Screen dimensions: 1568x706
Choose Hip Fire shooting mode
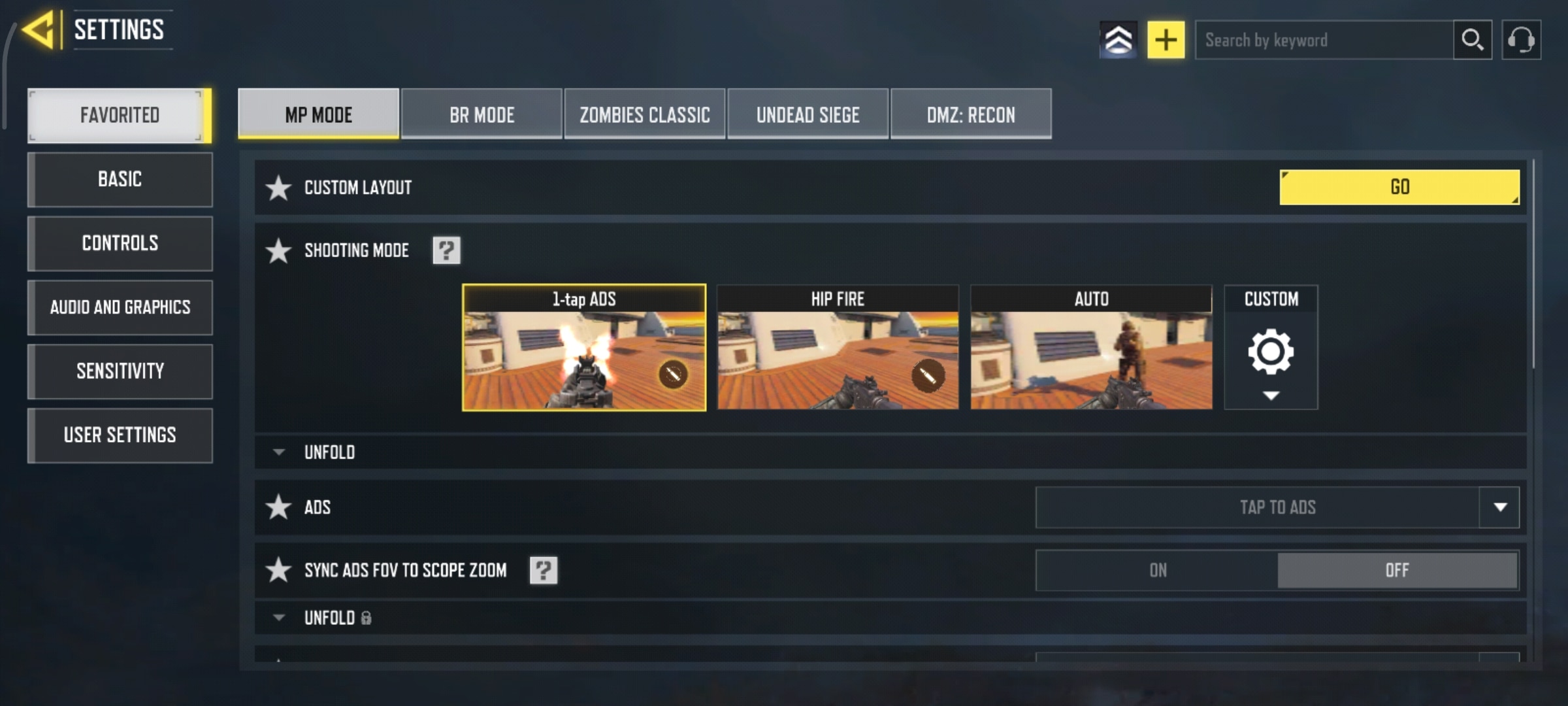click(x=838, y=348)
